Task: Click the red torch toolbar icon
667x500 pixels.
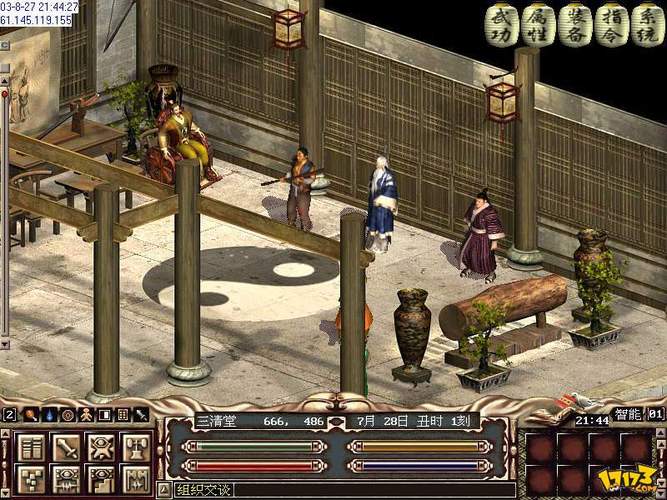Action: click(x=30, y=414)
